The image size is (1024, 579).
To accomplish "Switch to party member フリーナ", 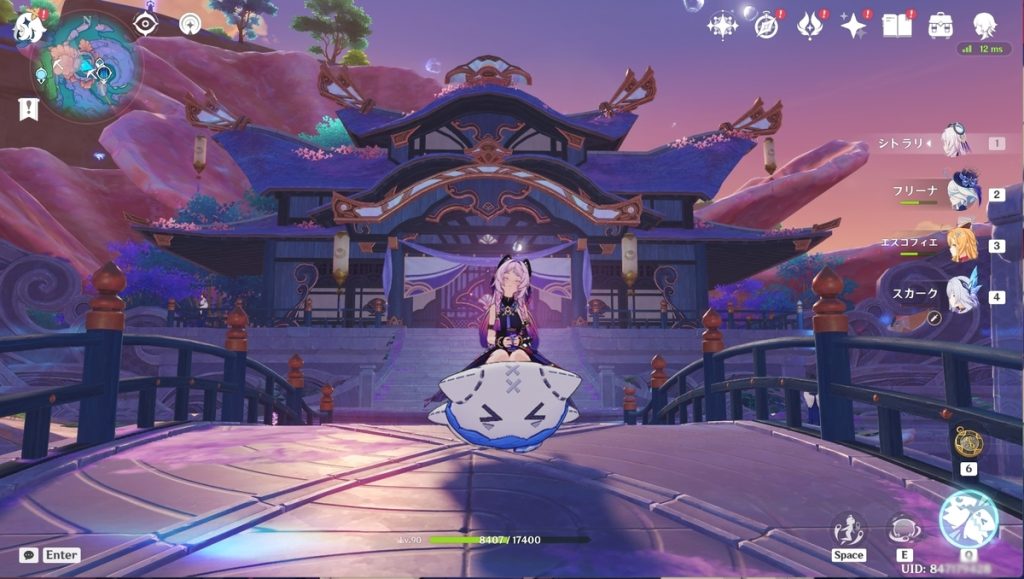I will click(962, 191).
